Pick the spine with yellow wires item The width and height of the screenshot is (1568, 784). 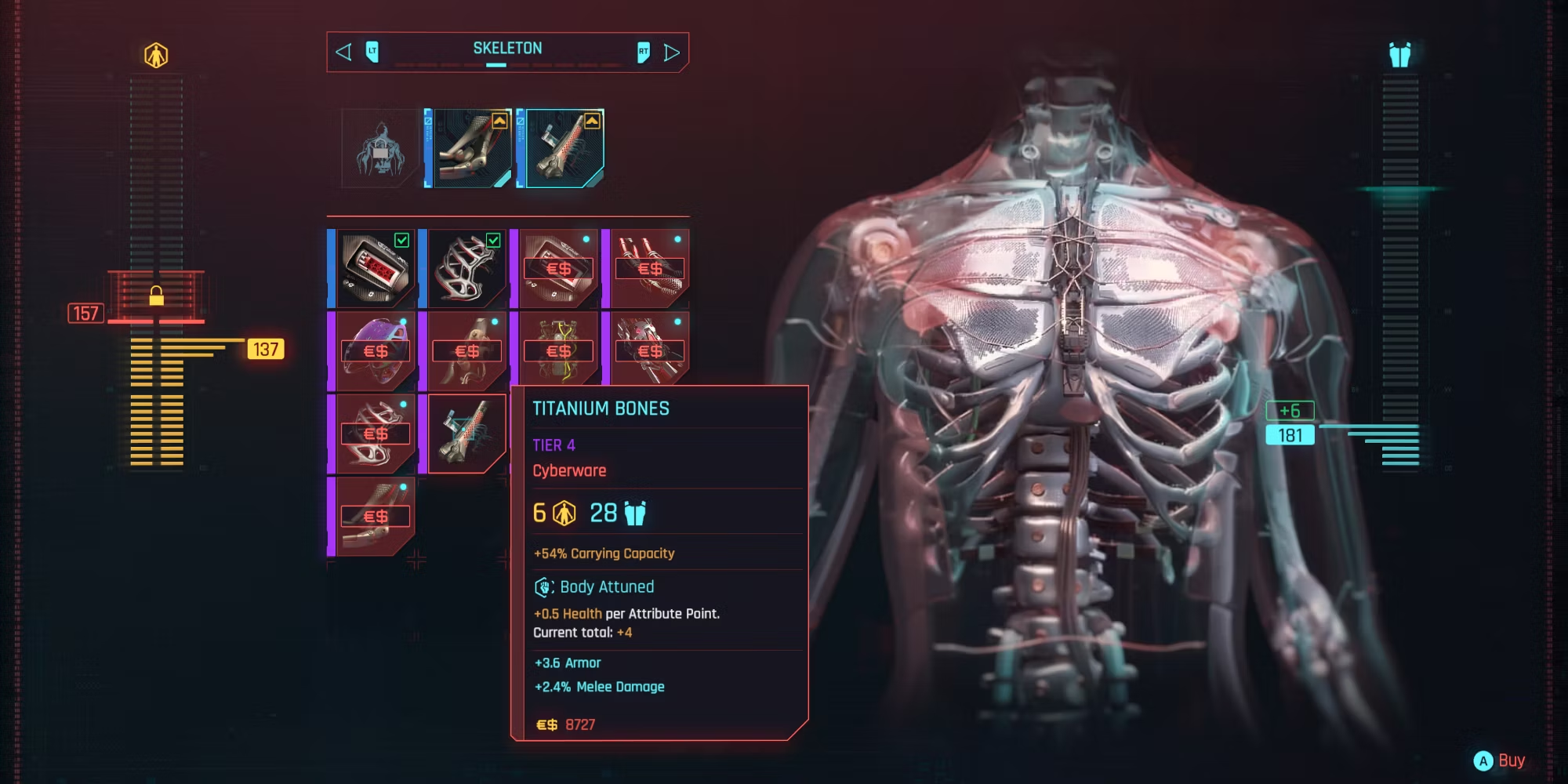[557, 350]
